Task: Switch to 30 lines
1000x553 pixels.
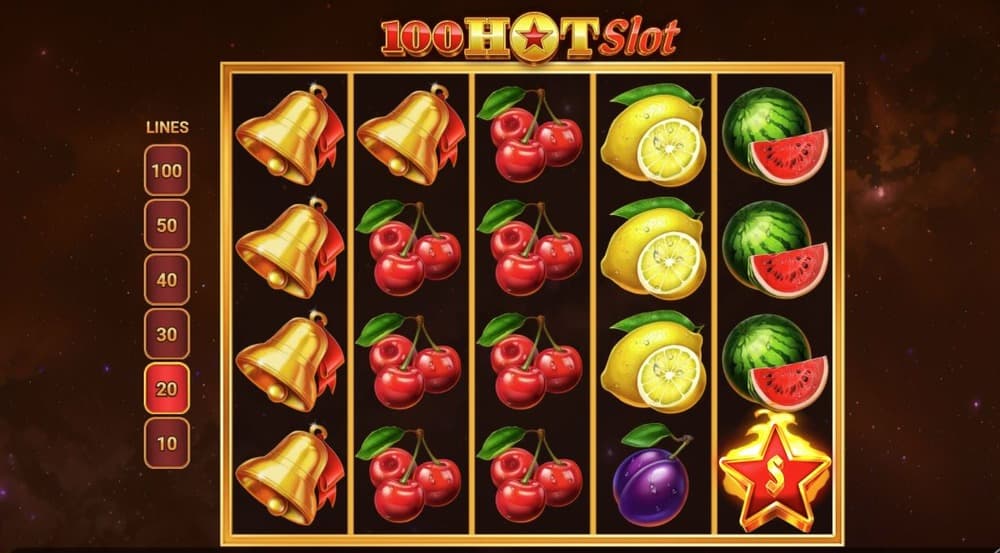Action: 167,334
